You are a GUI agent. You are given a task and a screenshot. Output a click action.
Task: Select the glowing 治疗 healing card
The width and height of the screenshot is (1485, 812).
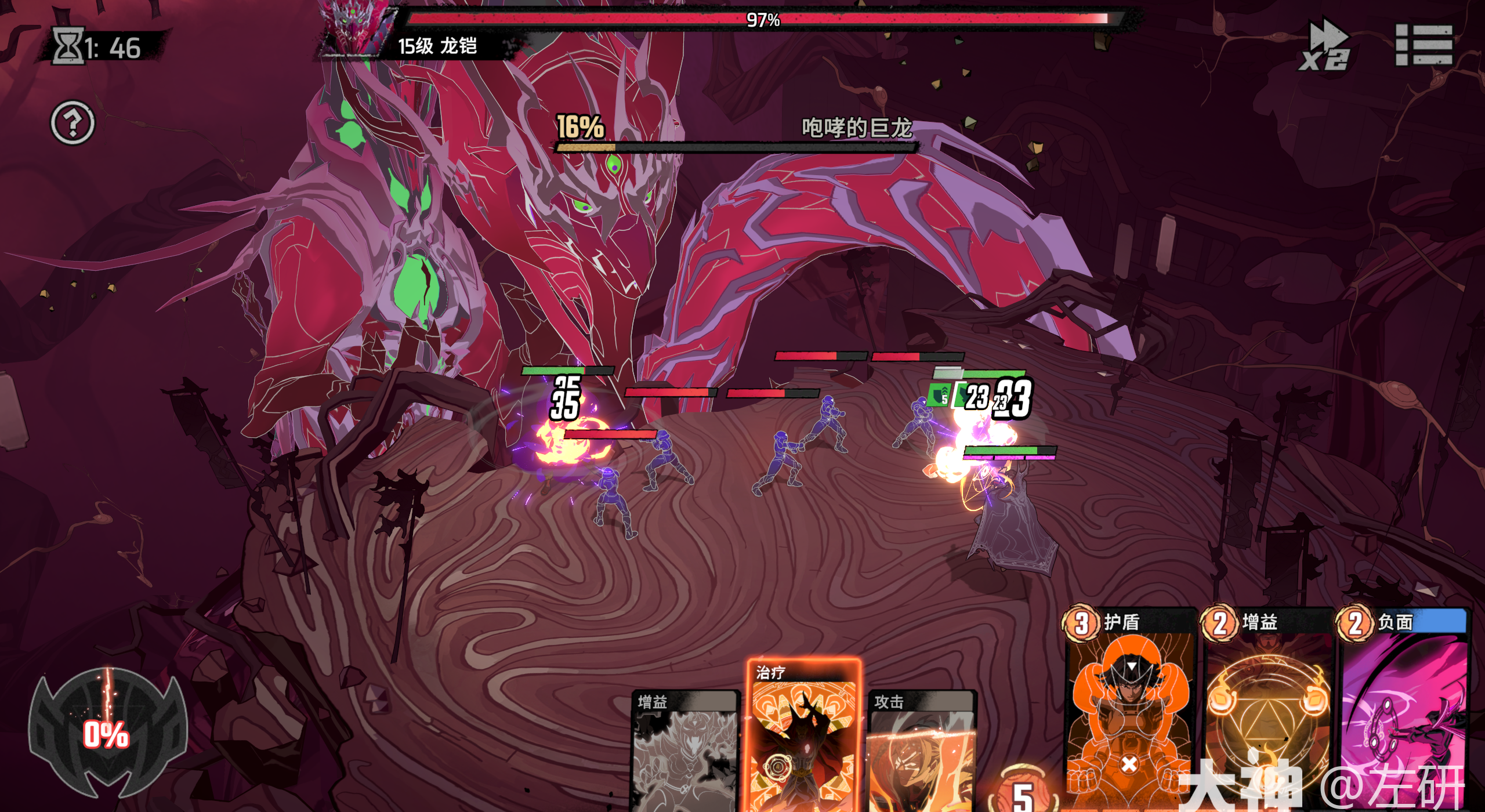[x=803, y=737]
